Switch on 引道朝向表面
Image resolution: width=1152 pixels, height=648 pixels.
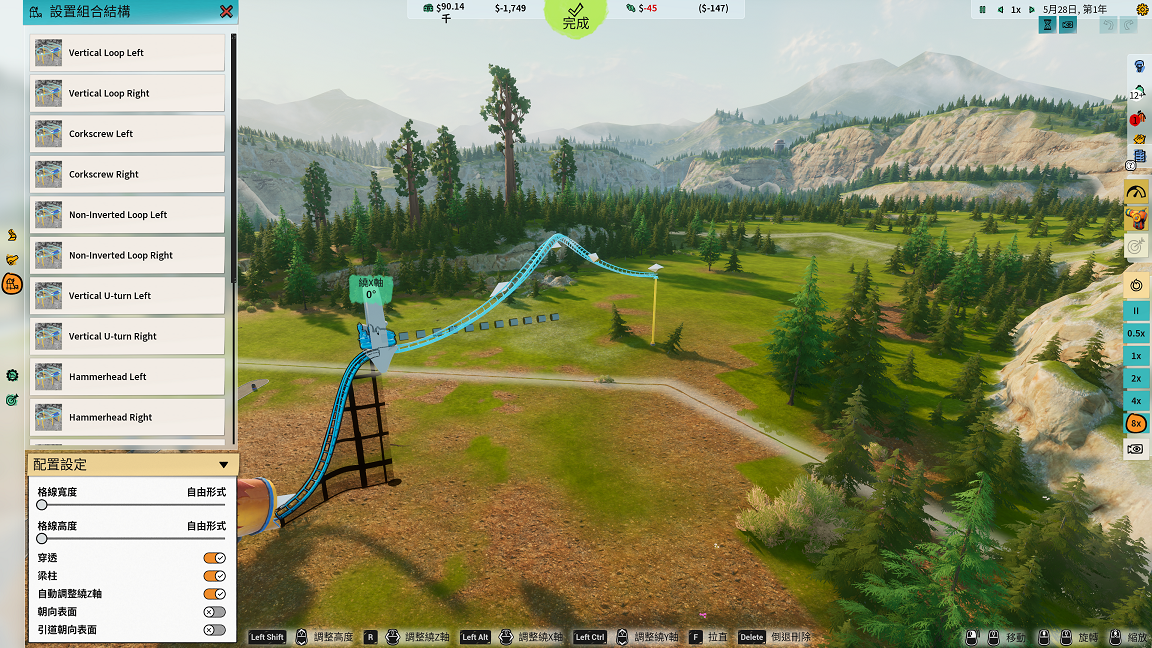pos(214,630)
